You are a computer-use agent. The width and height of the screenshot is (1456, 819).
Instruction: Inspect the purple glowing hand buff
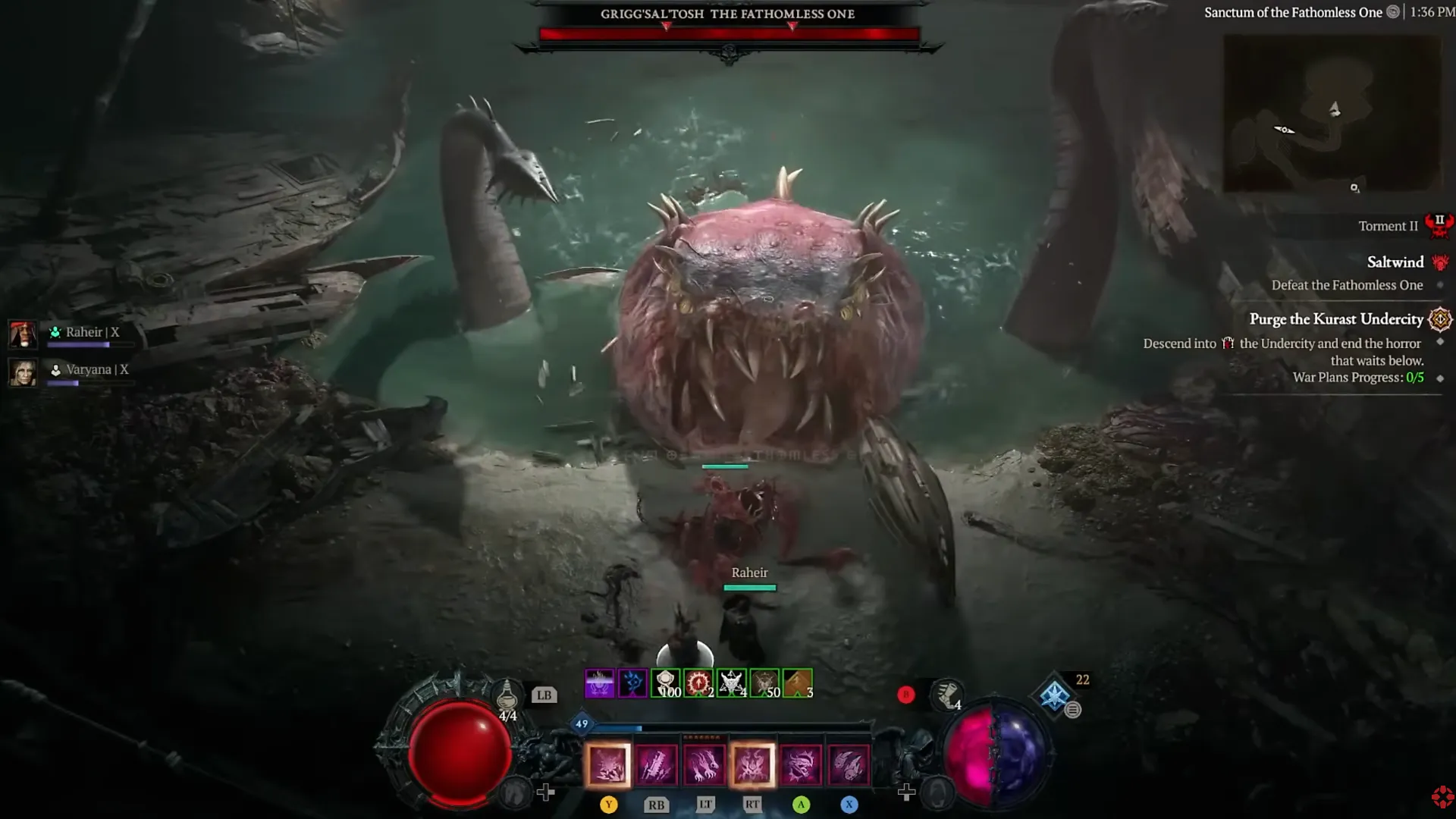599,683
